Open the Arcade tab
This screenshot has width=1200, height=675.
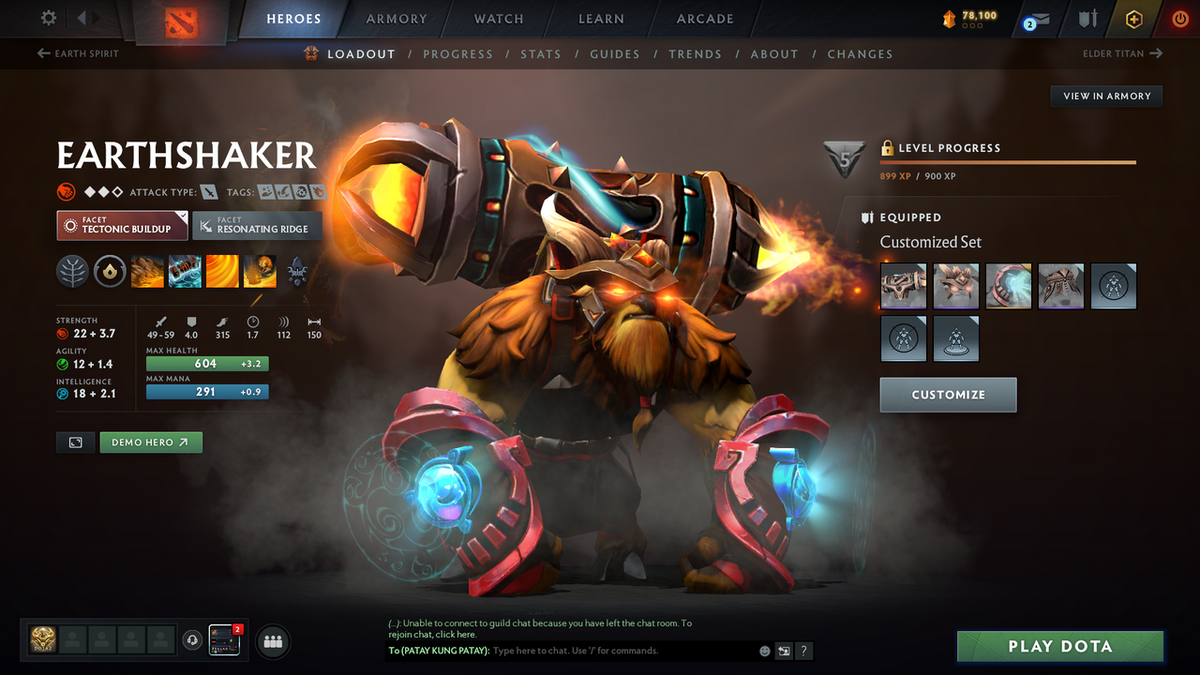pos(705,19)
